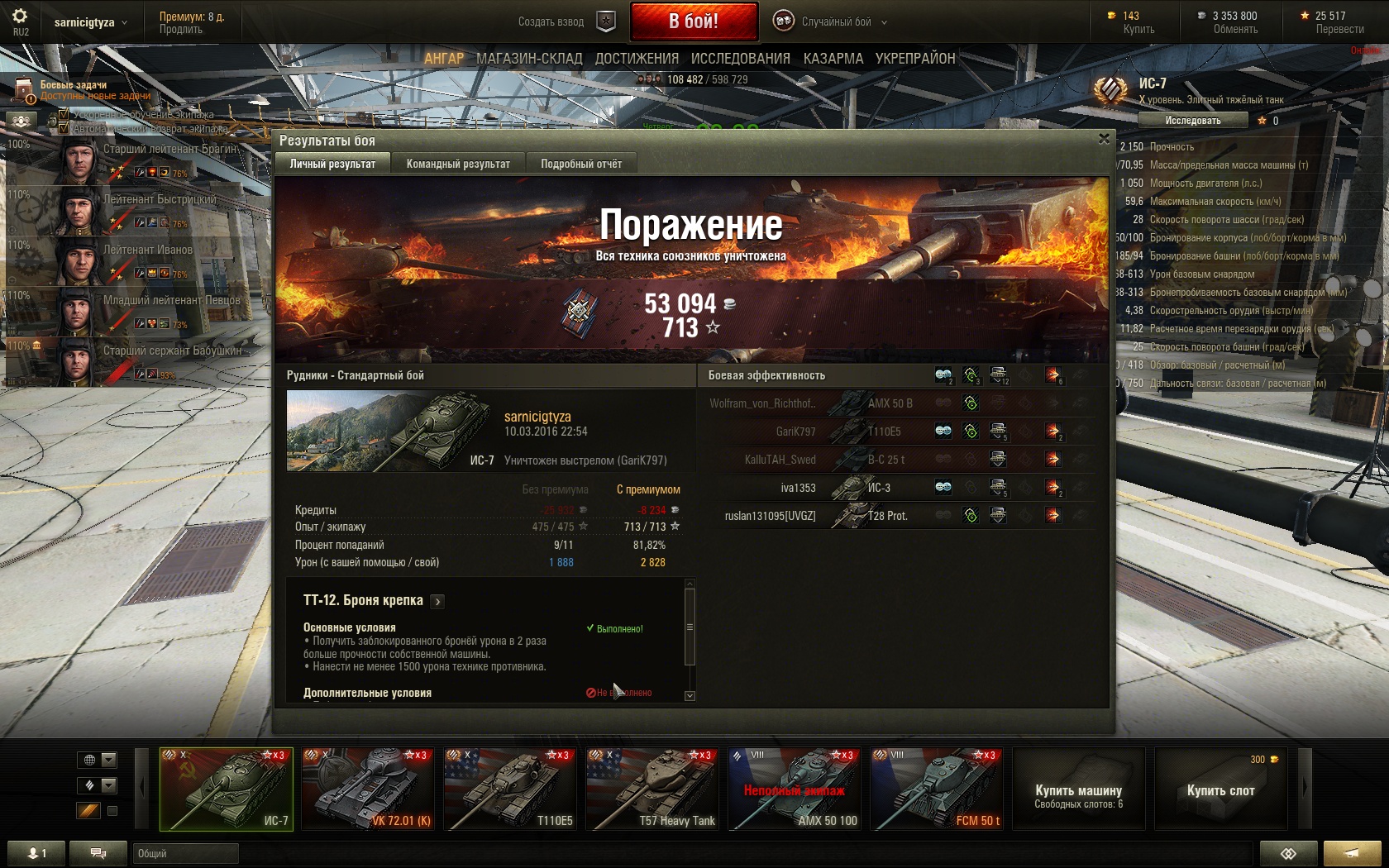Open the Исследования menu
1389x868 pixels.
coord(740,59)
